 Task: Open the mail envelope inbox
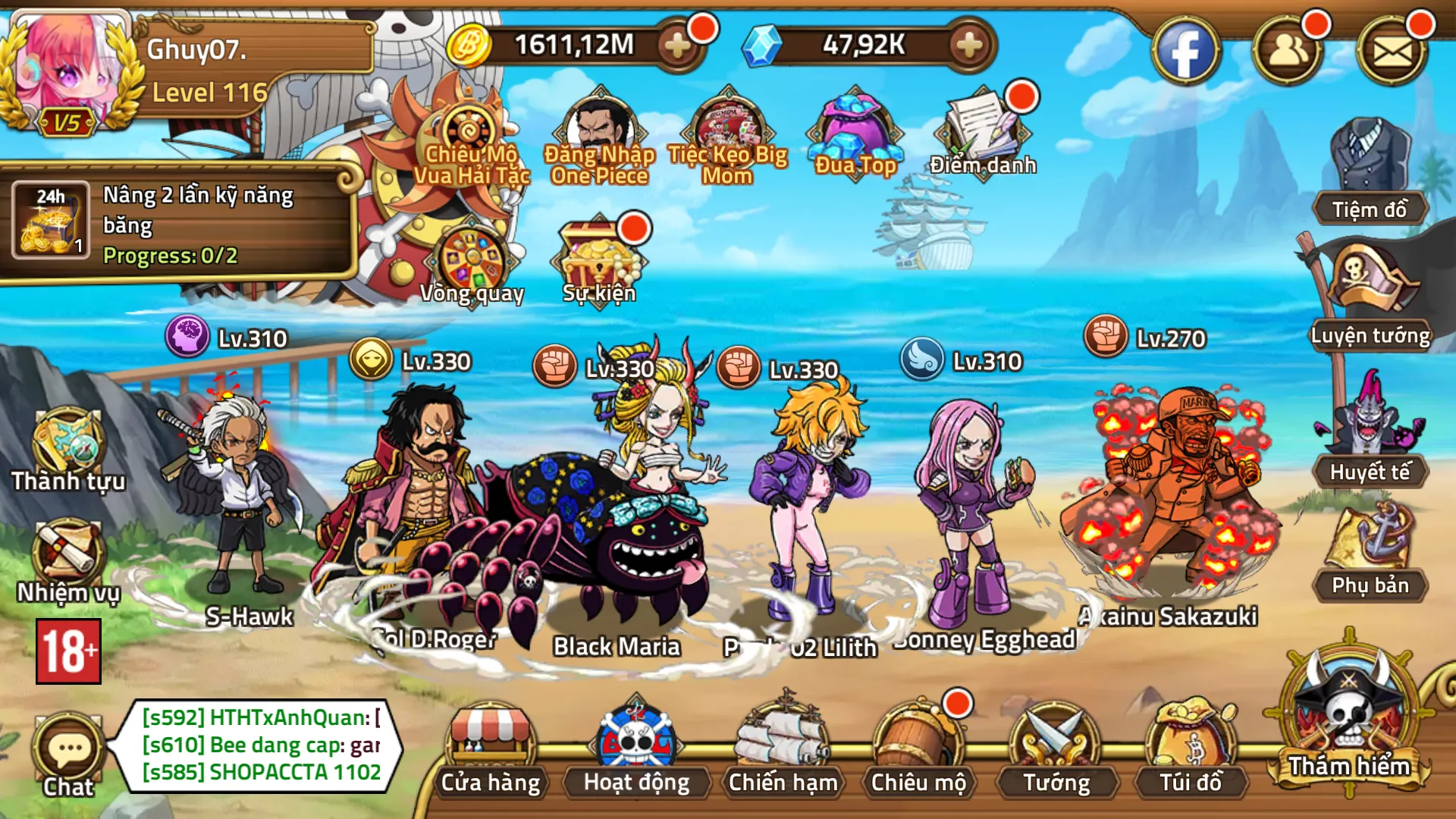pyautogui.click(x=1392, y=51)
